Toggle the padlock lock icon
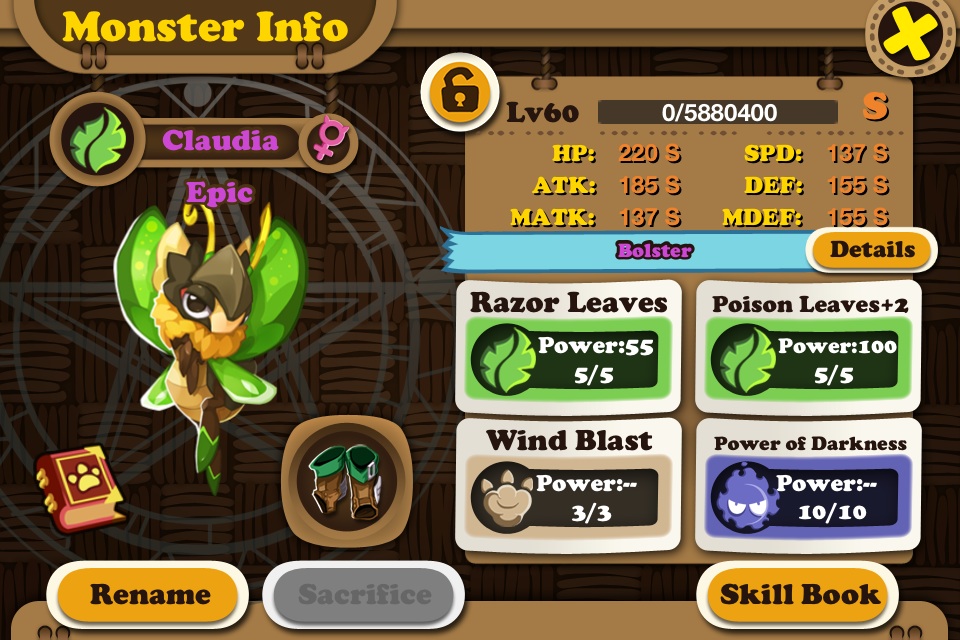Viewport: 960px width, 640px height. 460,92
